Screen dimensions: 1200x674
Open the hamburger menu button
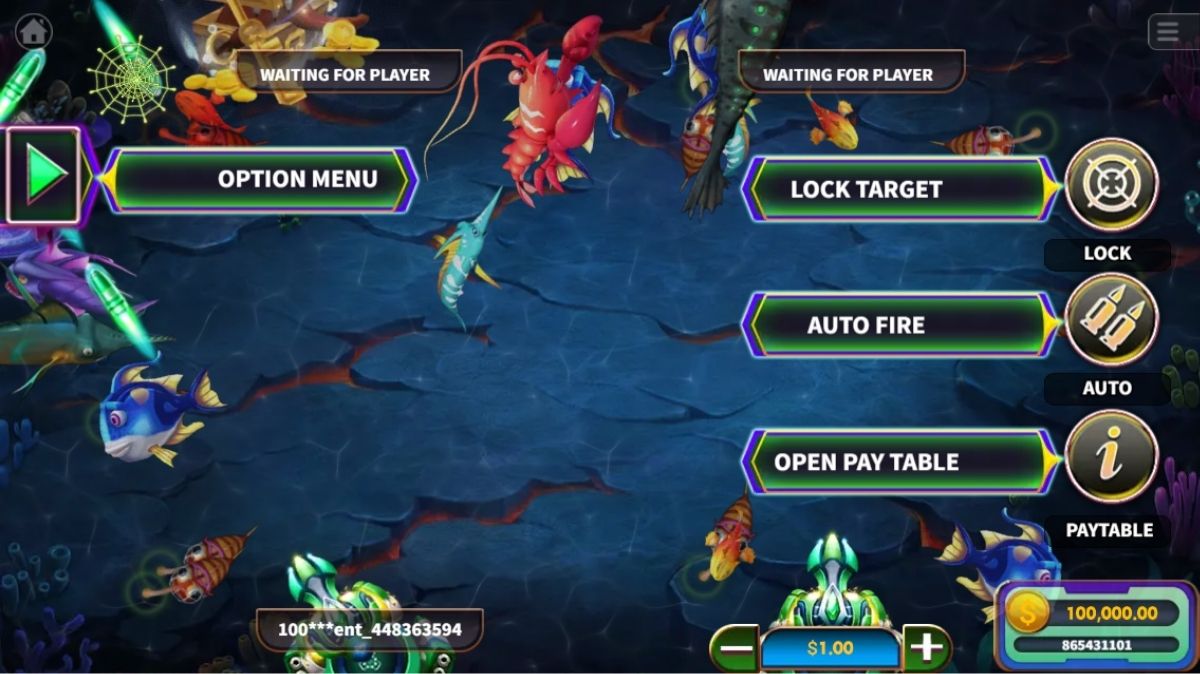(x=1168, y=32)
